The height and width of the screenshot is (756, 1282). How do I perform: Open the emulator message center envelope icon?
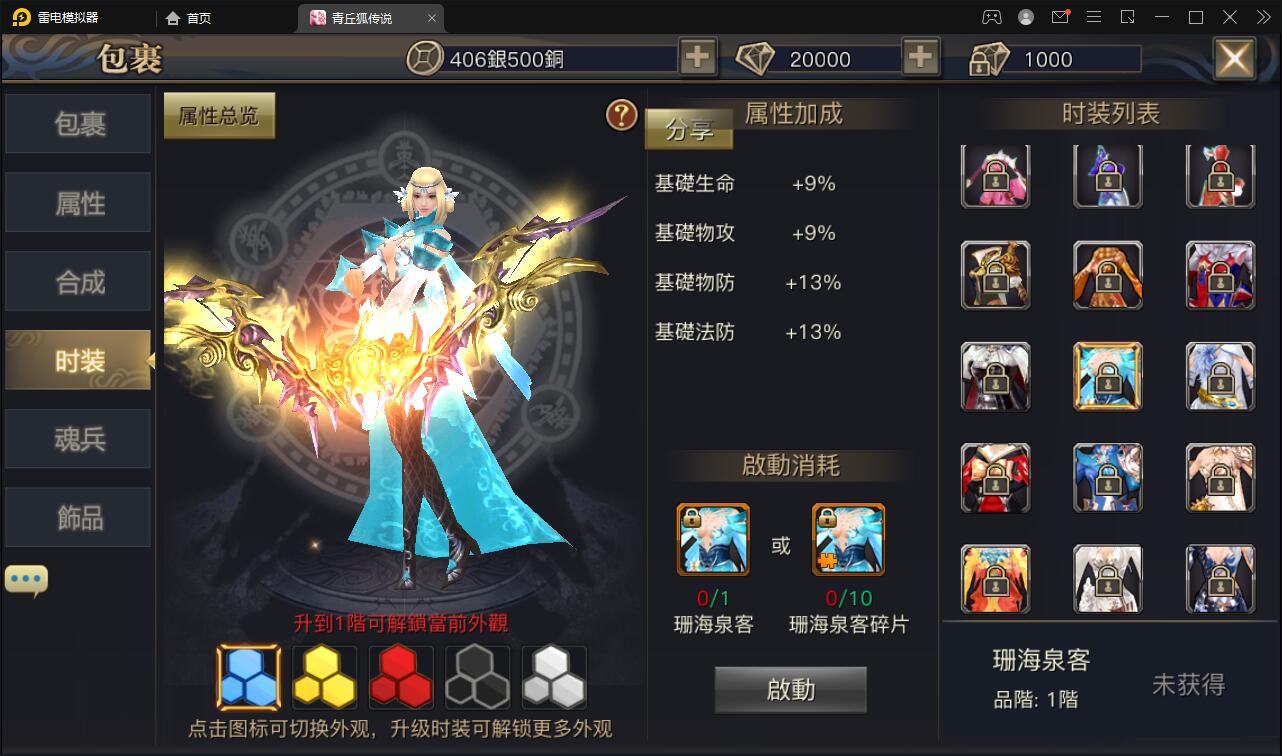[1060, 17]
